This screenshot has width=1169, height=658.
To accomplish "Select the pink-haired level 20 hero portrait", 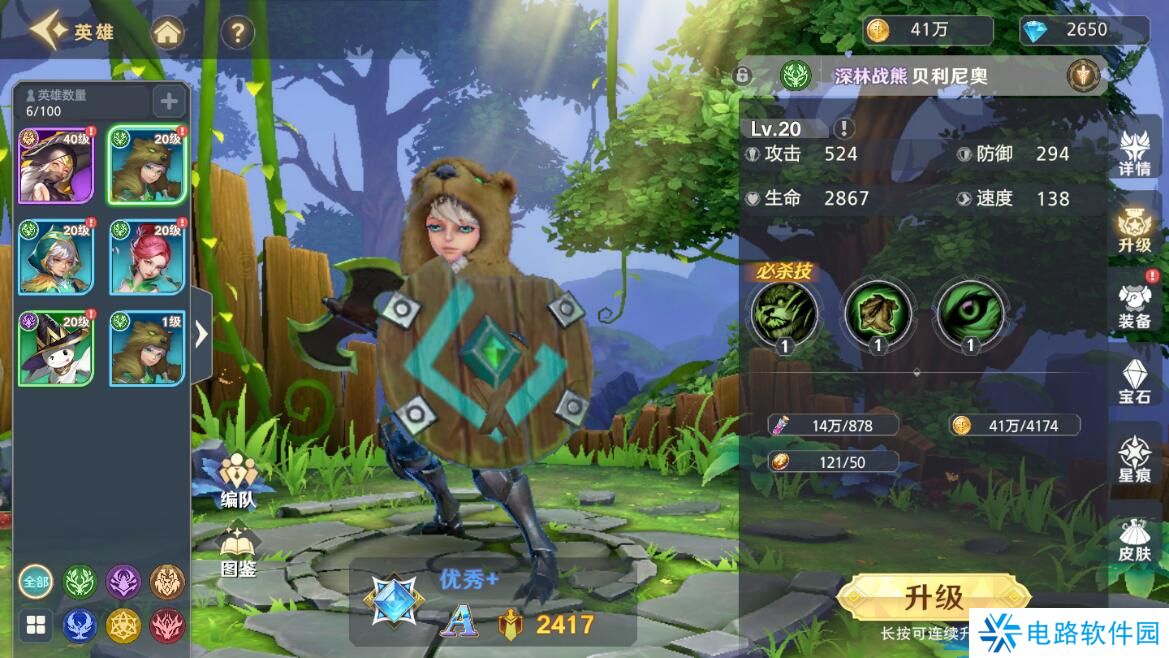I will 147,257.
